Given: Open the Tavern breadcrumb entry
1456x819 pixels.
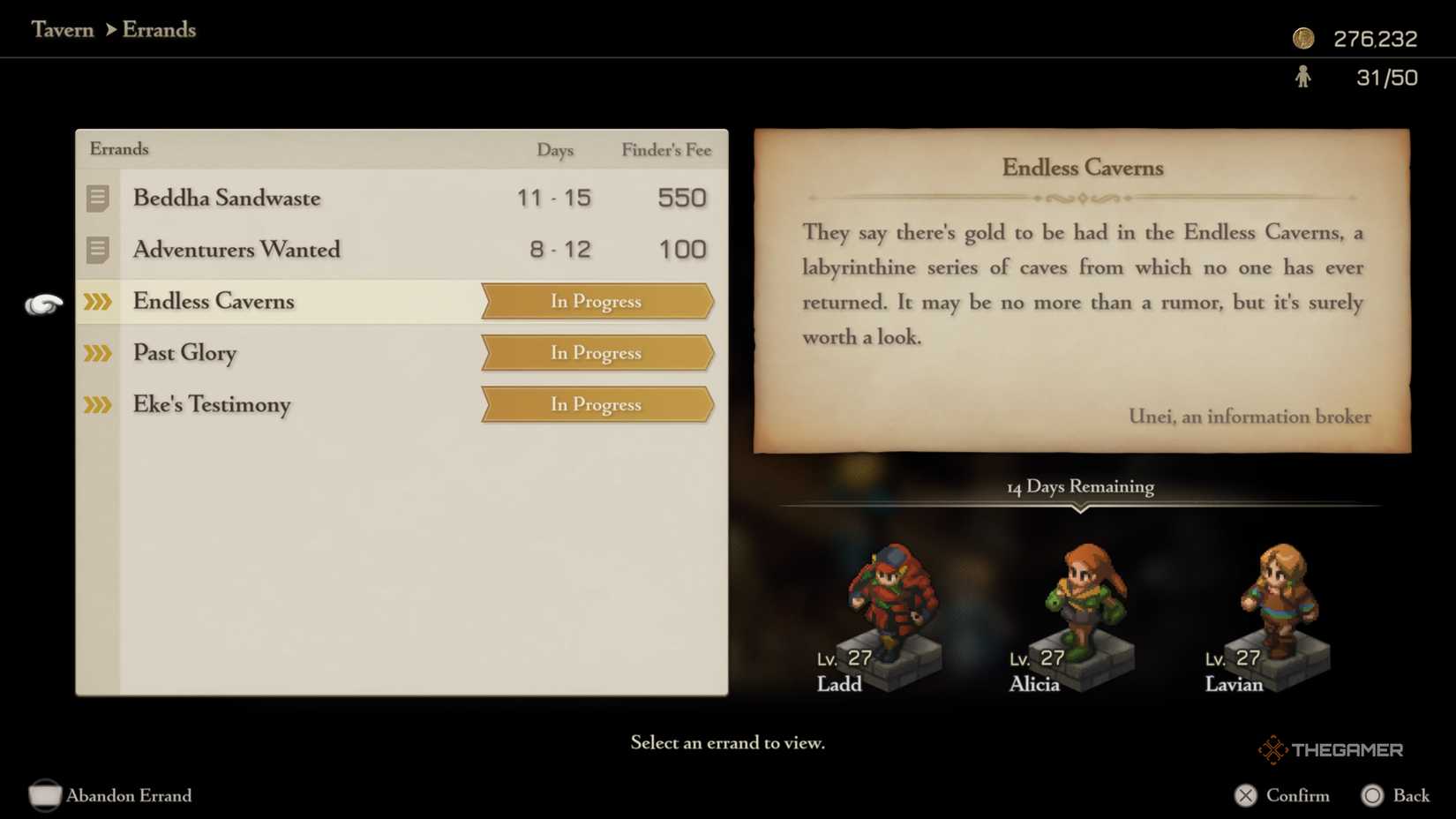Looking at the screenshot, I should 63,29.
